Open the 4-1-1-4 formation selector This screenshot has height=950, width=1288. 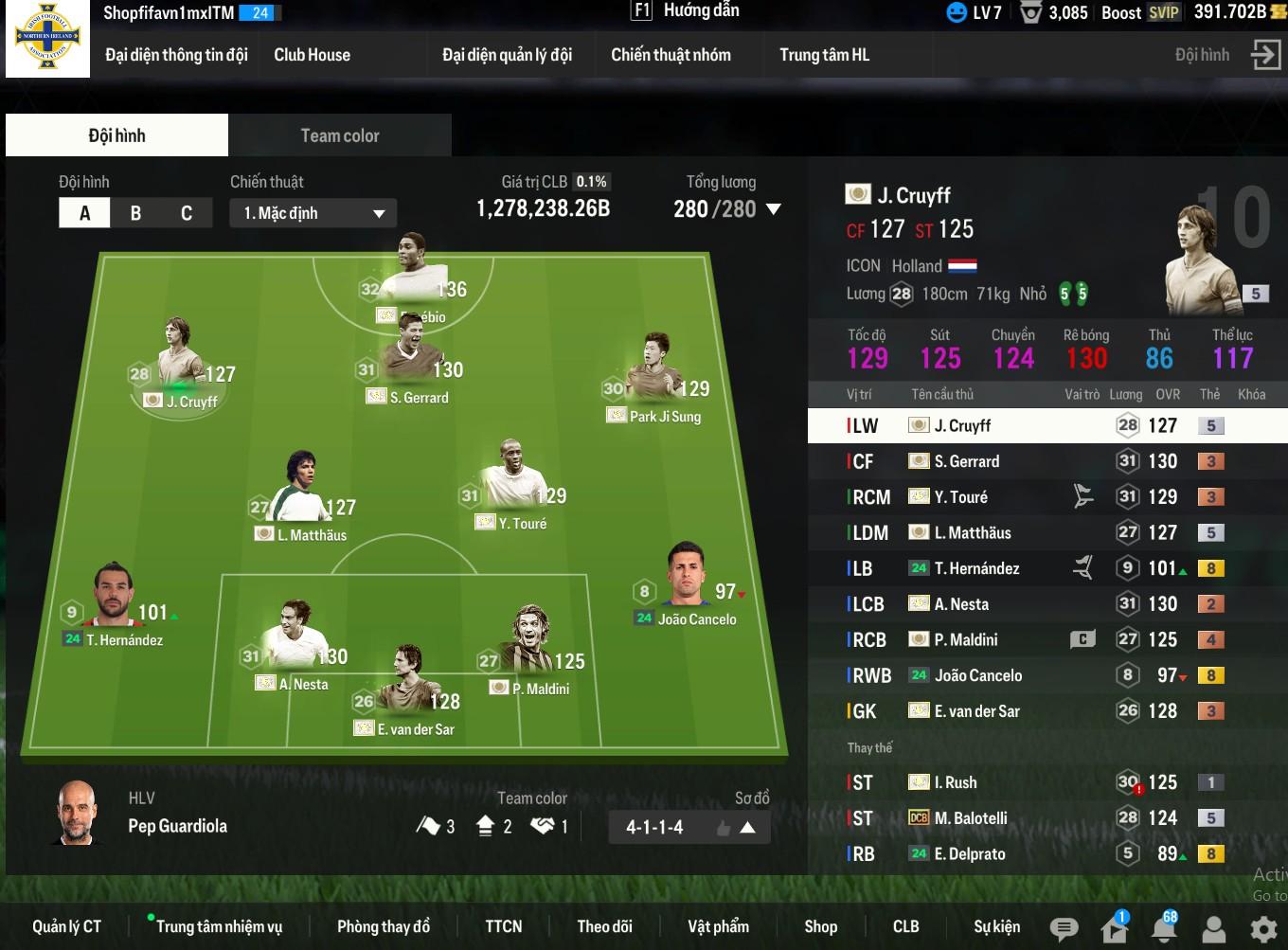(689, 827)
